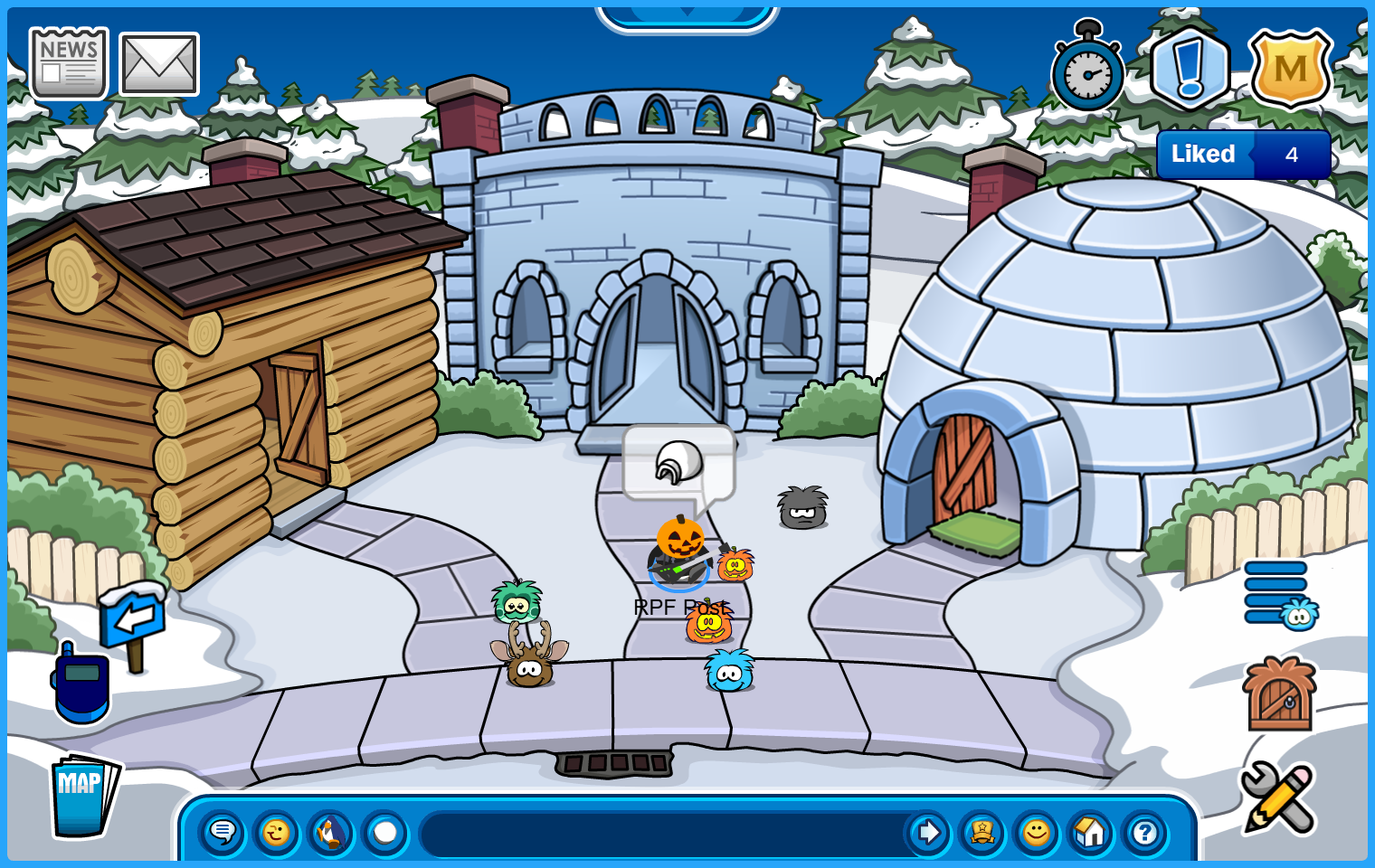Open the question mark help button
1375x868 pixels.
[x=1145, y=832]
